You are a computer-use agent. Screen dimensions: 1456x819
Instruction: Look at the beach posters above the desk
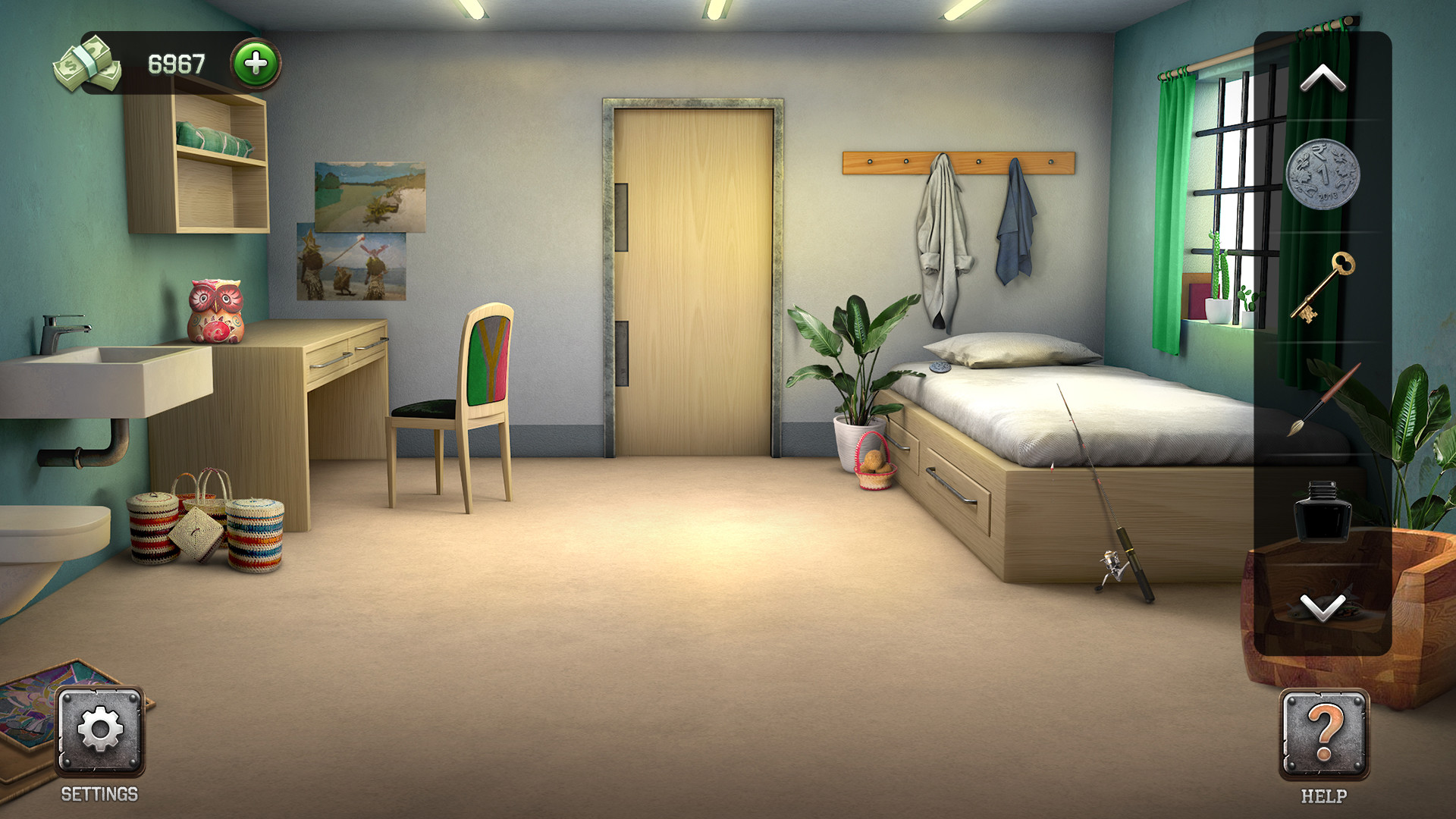pos(360,227)
